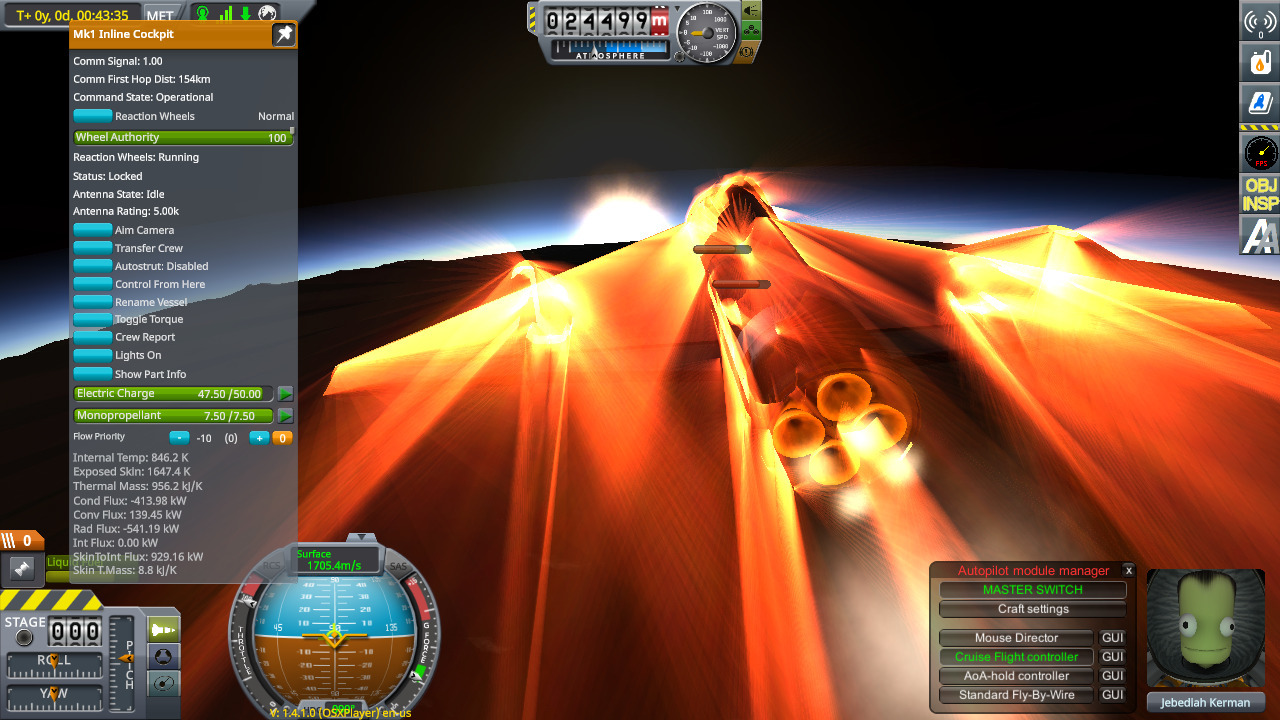
Task: Increase flow priority with the plus button
Action: [258, 438]
